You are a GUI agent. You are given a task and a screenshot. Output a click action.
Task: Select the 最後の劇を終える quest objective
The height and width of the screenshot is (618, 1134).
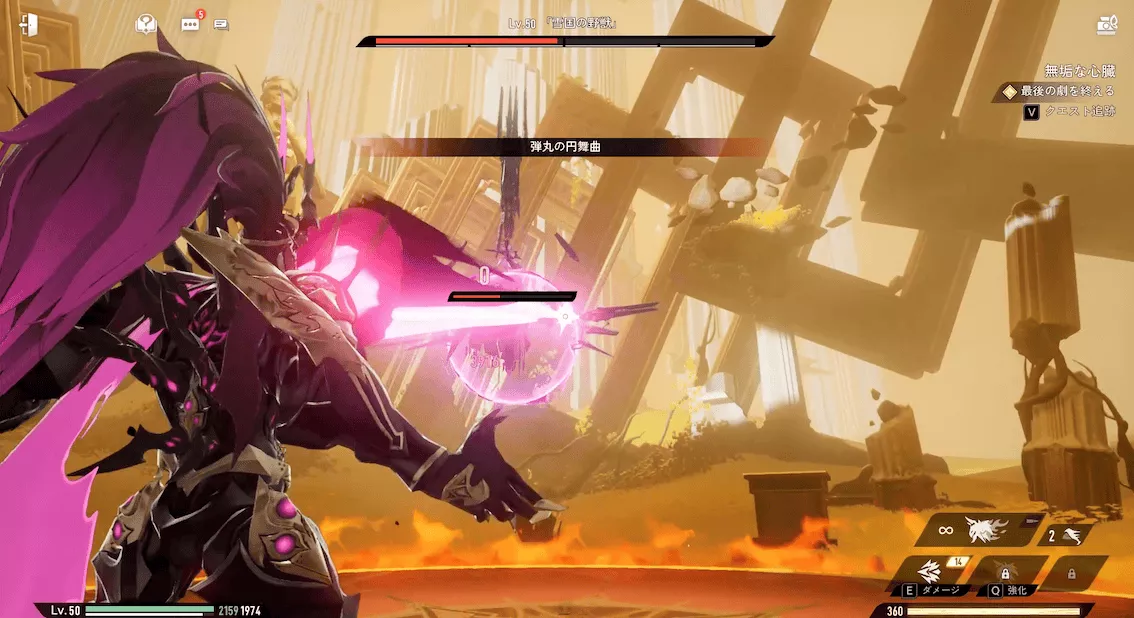tap(1065, 91)
